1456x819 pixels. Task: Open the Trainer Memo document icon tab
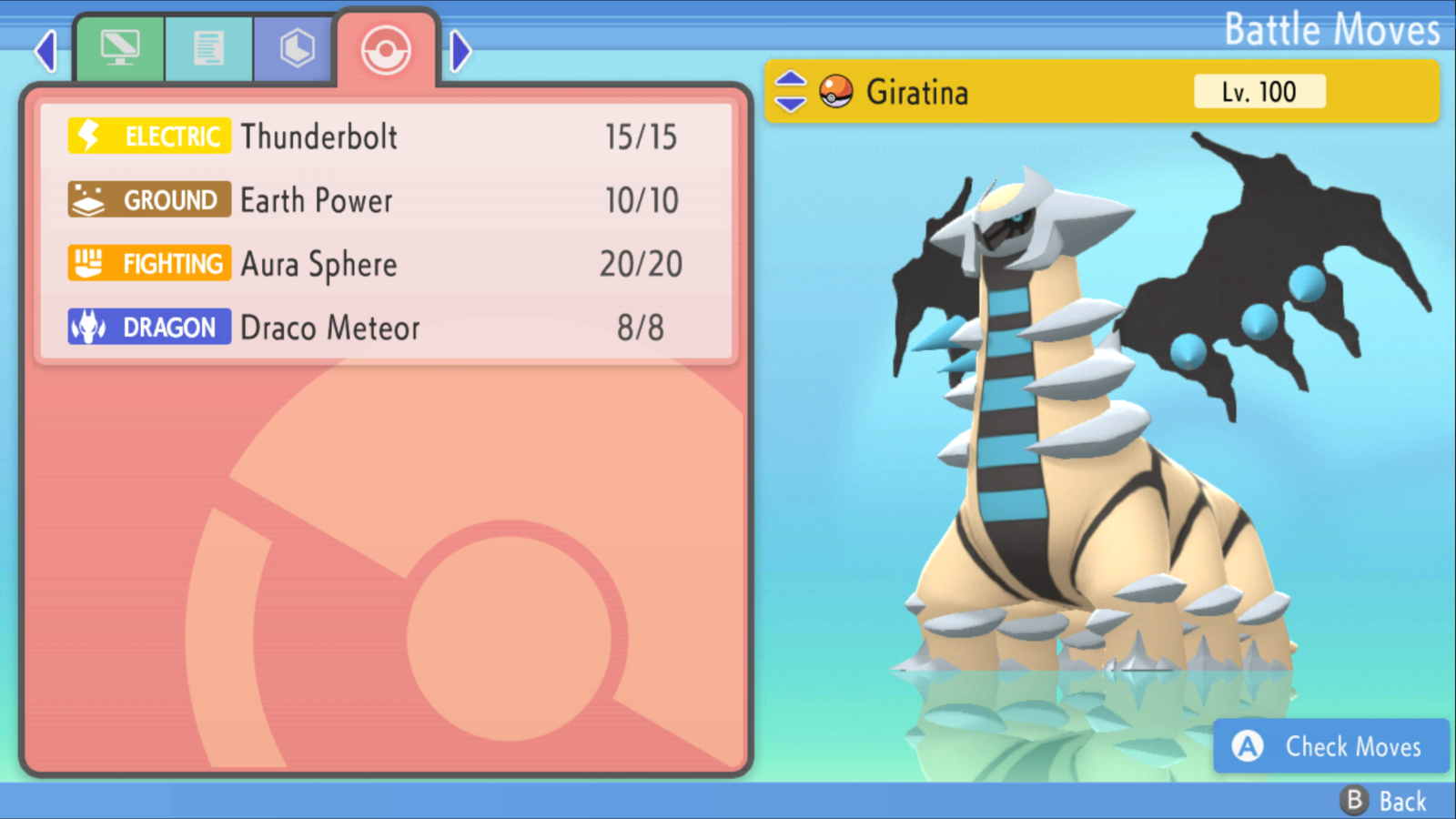tap(207, 47)
